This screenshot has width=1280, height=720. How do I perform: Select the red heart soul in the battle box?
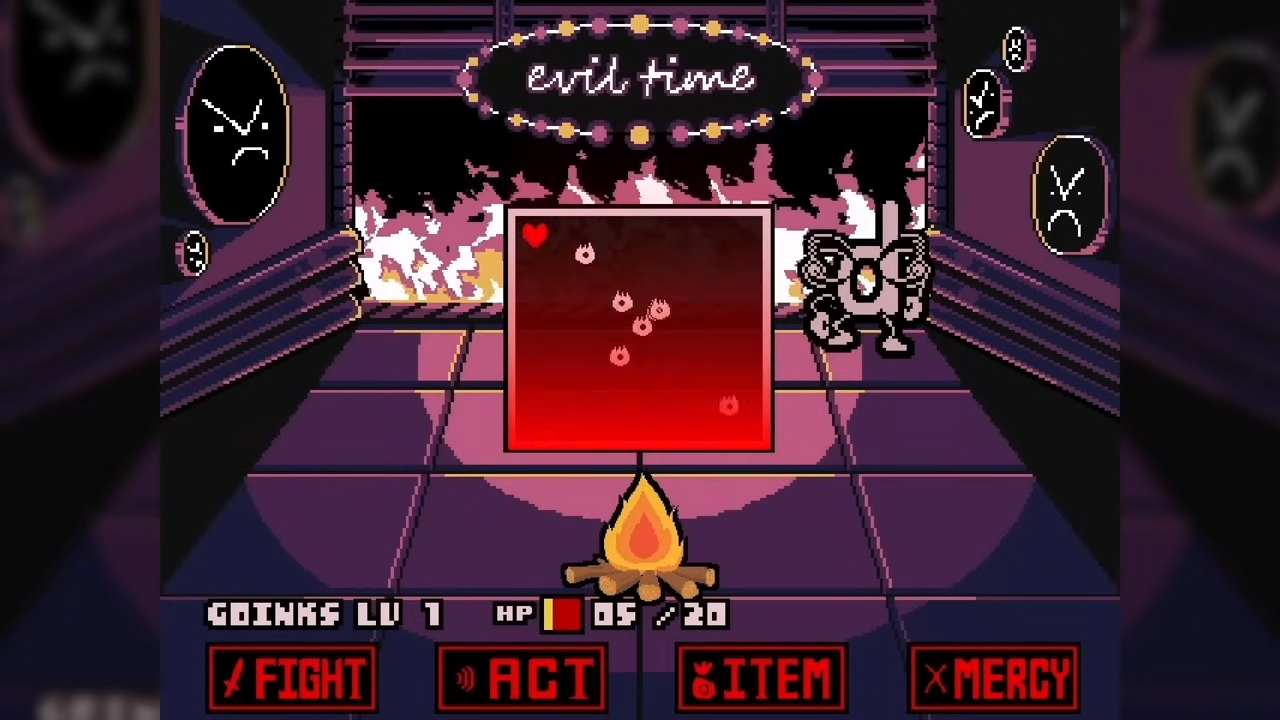[536, 236]
